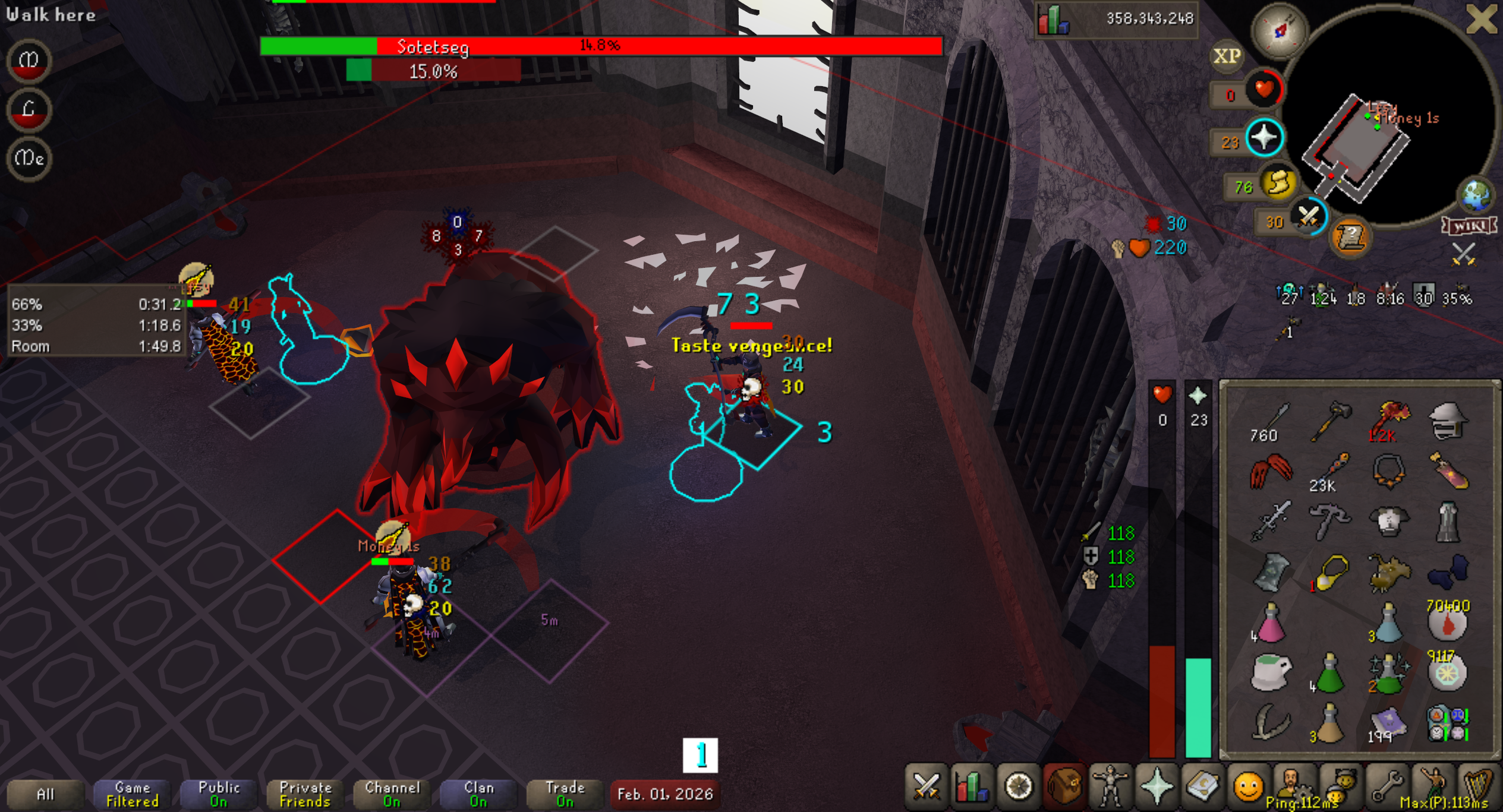
Task: Drink the pink four-dose potion
Action: click(1271, 623)
